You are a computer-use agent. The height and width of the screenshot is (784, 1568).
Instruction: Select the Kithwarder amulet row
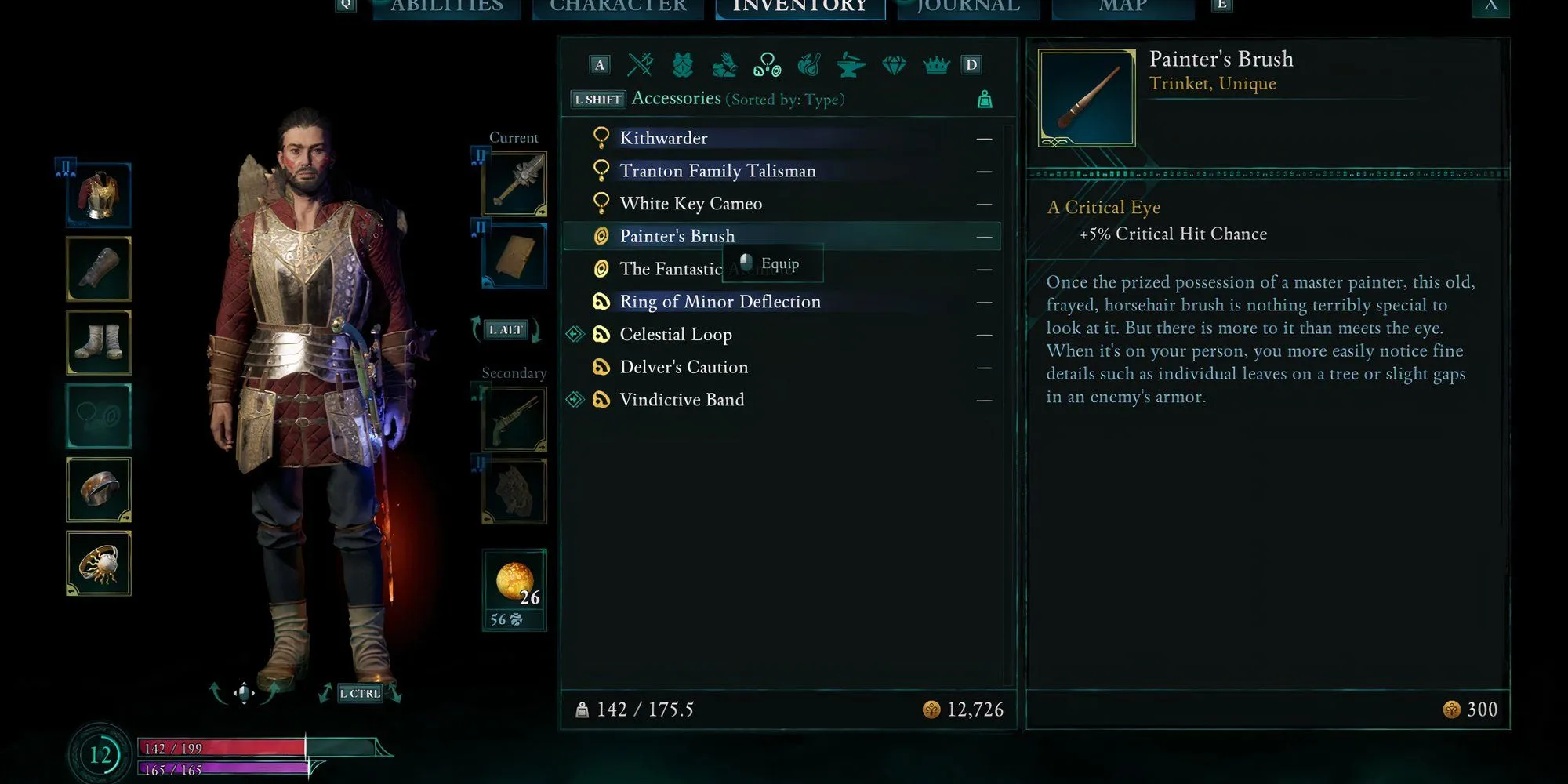663,139
